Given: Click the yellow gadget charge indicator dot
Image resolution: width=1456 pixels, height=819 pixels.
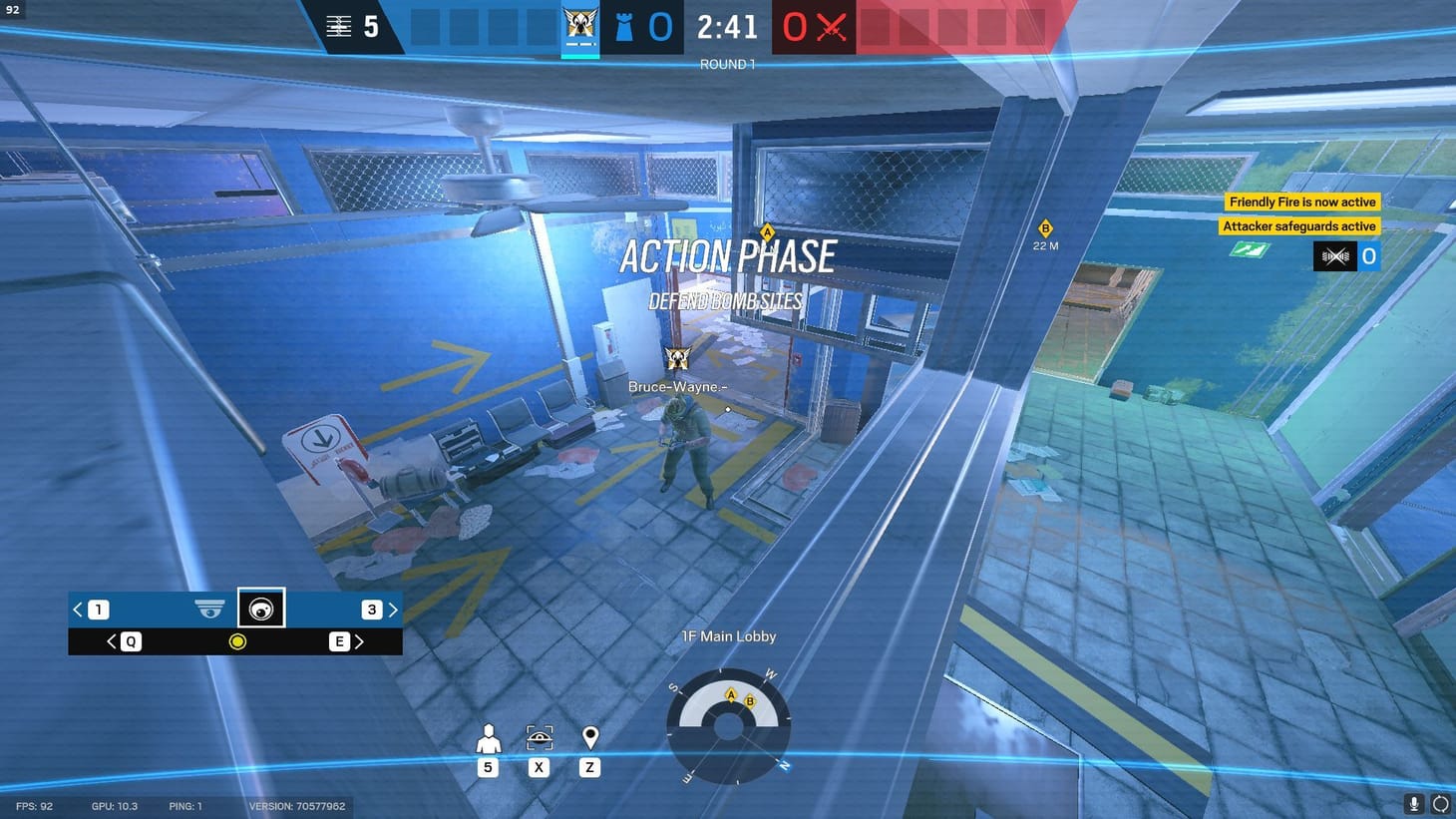Looking at the screenshot, I should point(236,642).
